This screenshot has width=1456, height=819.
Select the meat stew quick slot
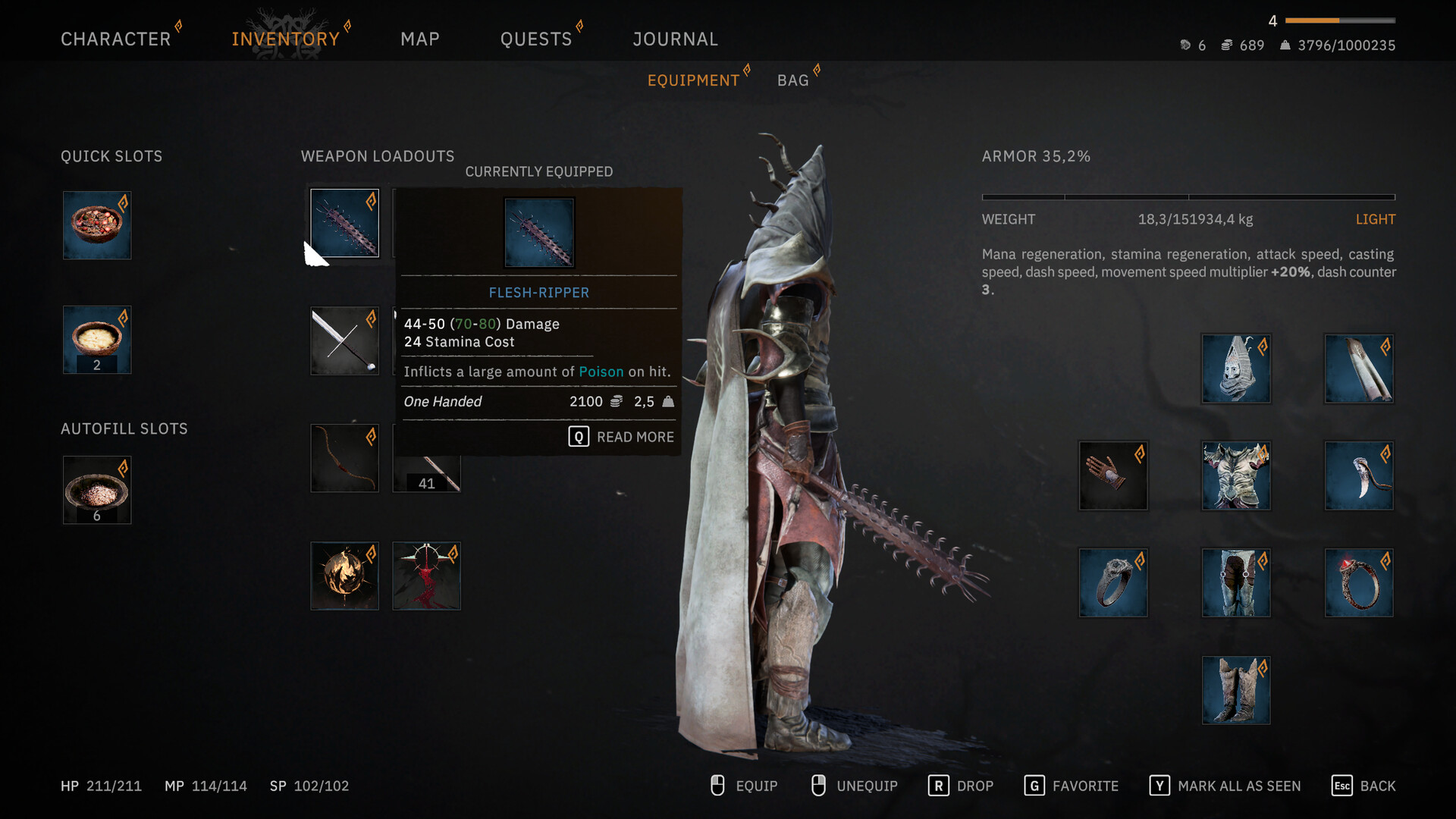click(x=97, y=225)
